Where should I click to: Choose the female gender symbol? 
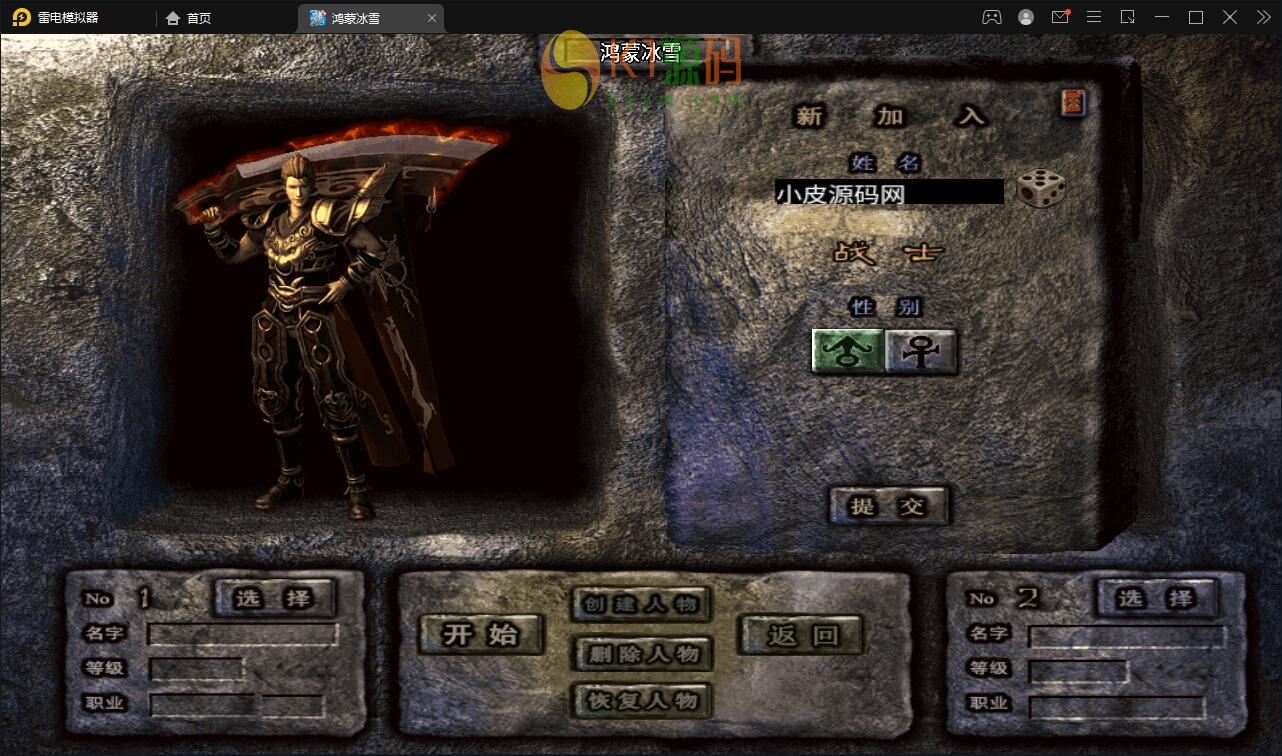point(920,351)
